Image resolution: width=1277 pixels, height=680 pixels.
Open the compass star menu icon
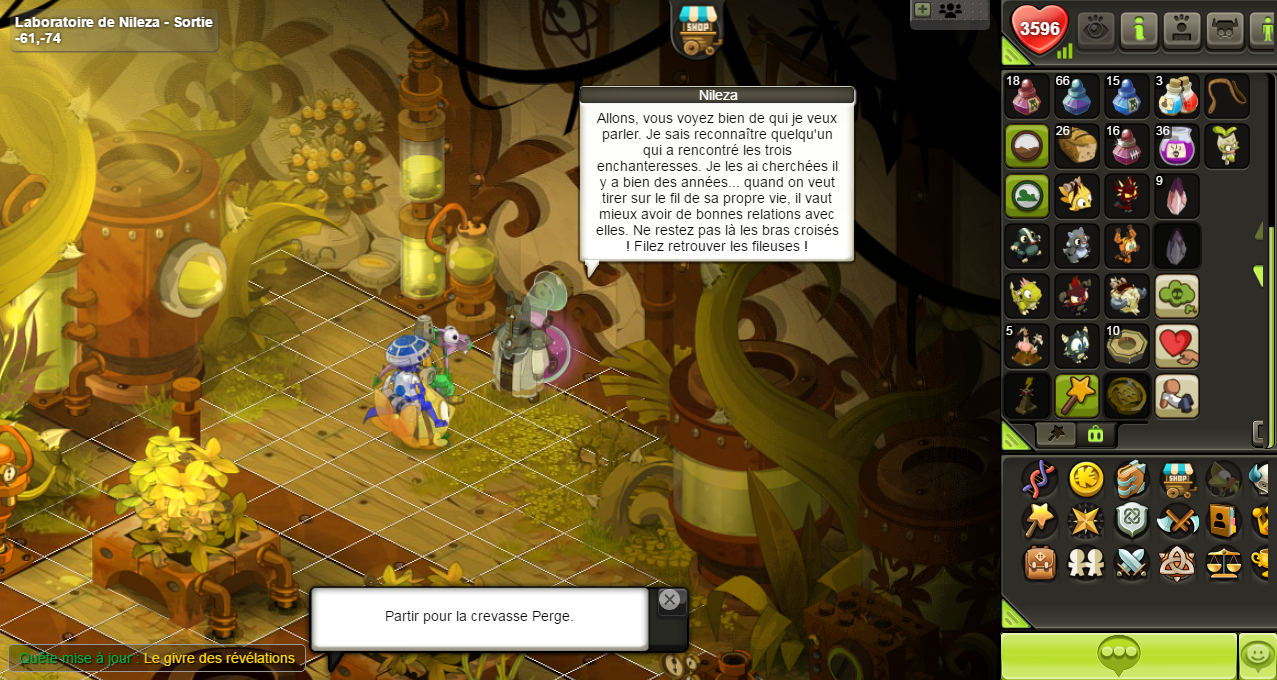(x=1086, y=521)
